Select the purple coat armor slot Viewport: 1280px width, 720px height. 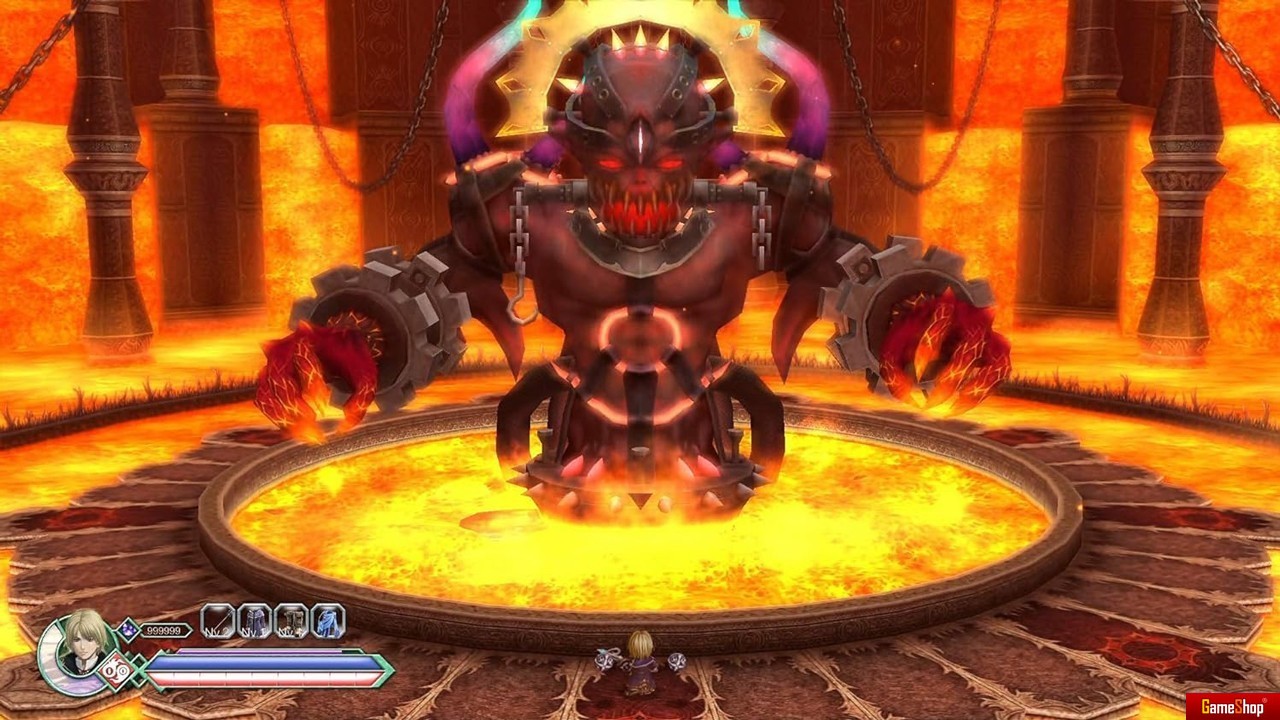point(254,621)
